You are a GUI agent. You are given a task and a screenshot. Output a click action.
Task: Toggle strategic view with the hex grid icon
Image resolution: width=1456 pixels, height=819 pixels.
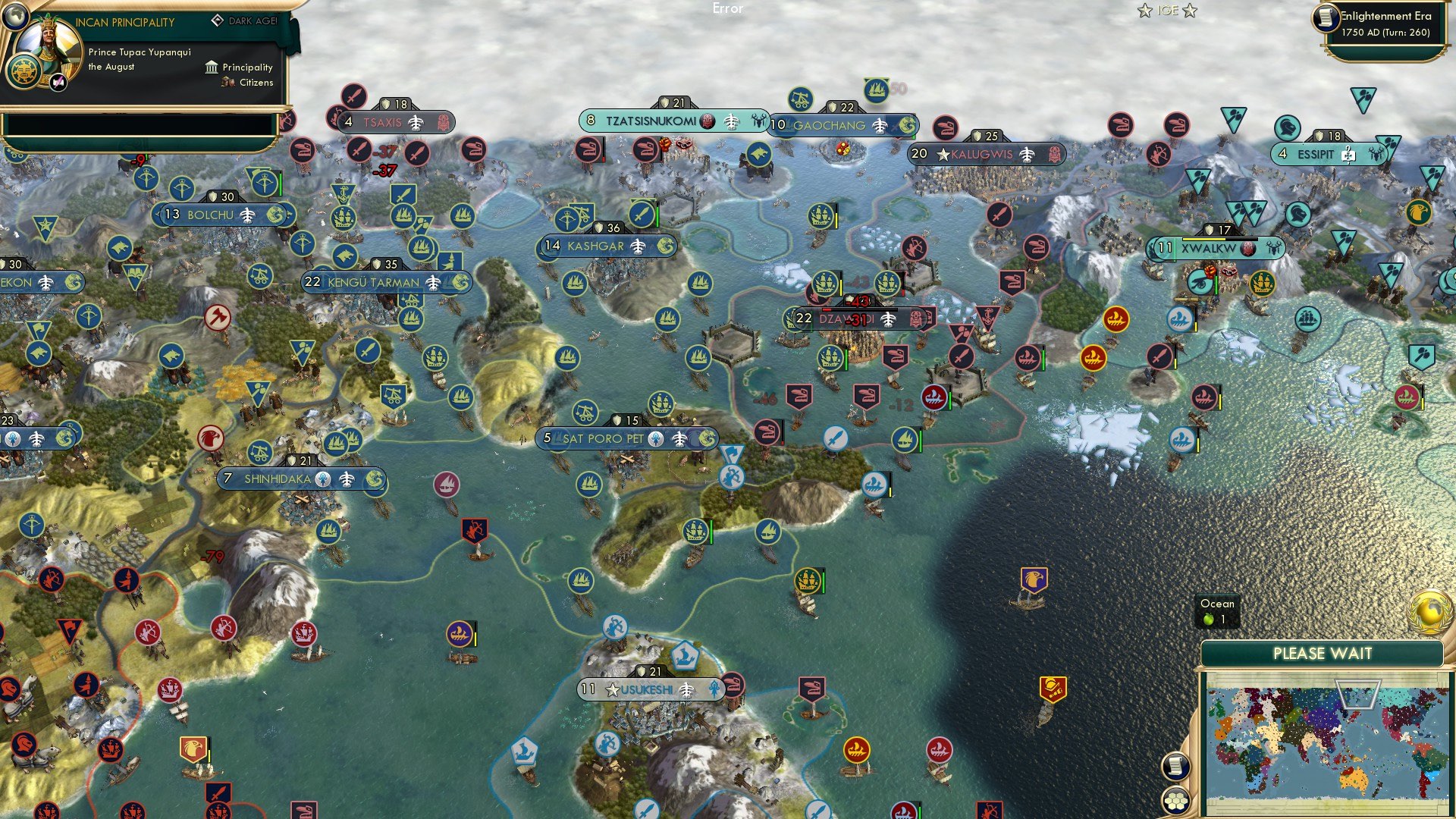[1175, 802]
